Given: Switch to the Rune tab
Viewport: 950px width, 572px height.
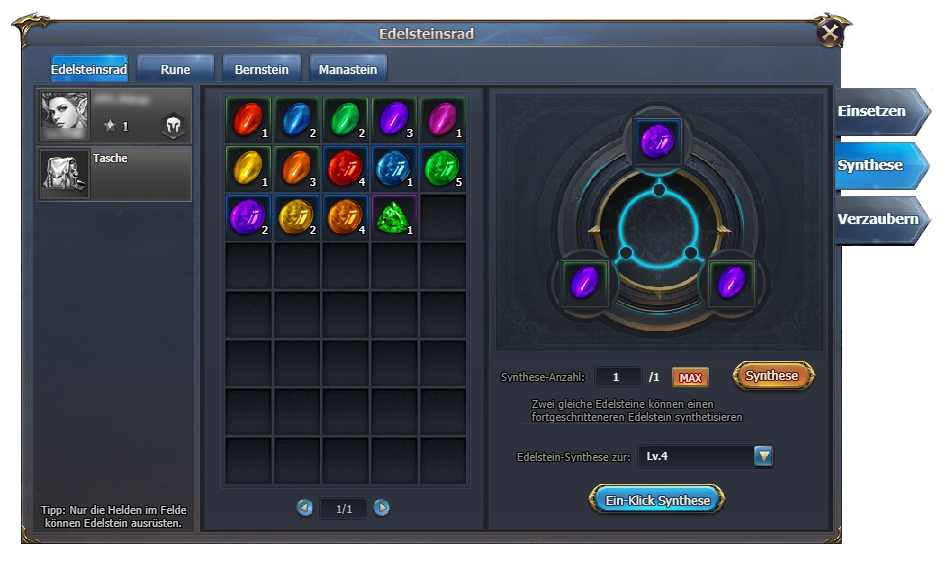Looking at the screenshot, I should click(175, 69).
